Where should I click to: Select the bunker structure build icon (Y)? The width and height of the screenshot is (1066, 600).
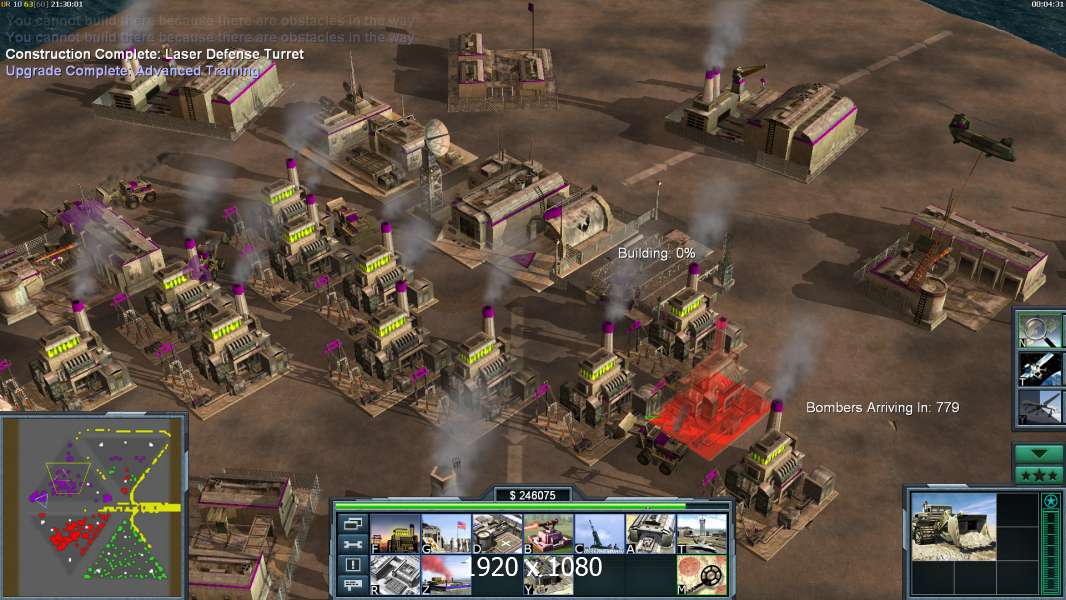(x=548, y=575)
